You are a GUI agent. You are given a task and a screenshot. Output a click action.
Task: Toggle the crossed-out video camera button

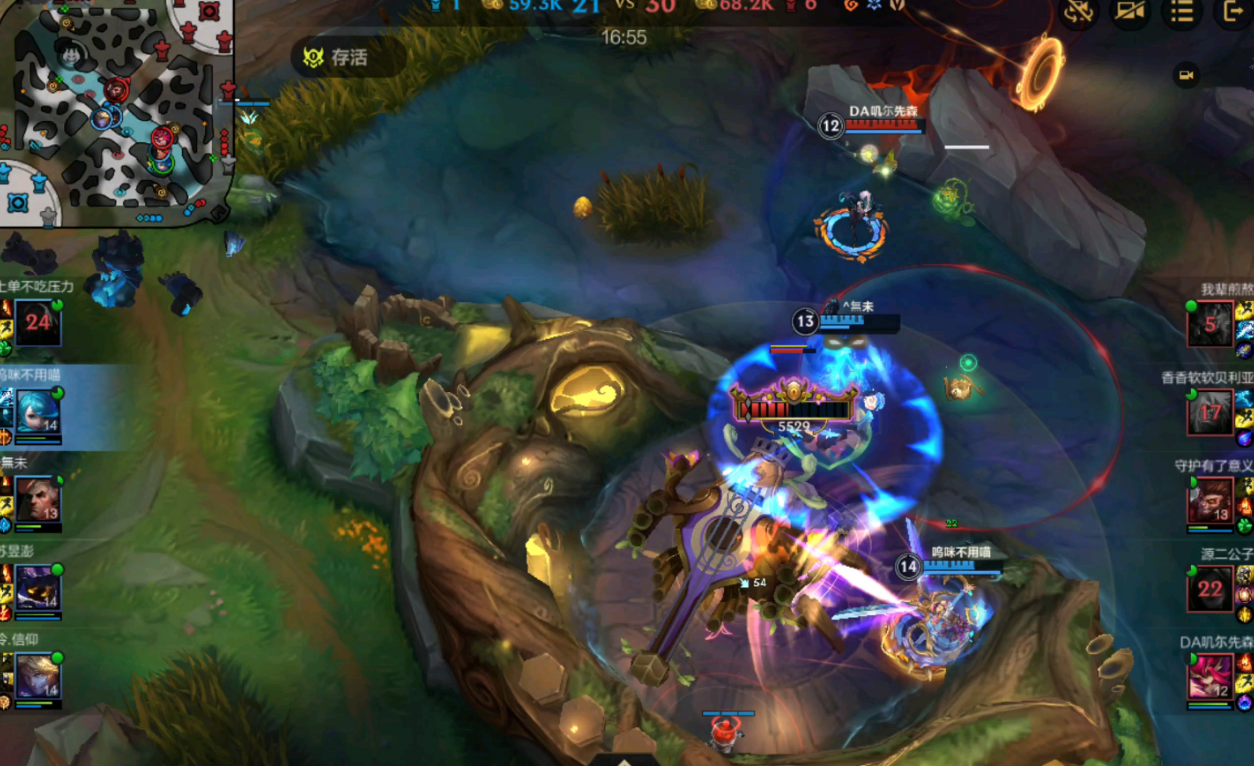coord(1130,12)
